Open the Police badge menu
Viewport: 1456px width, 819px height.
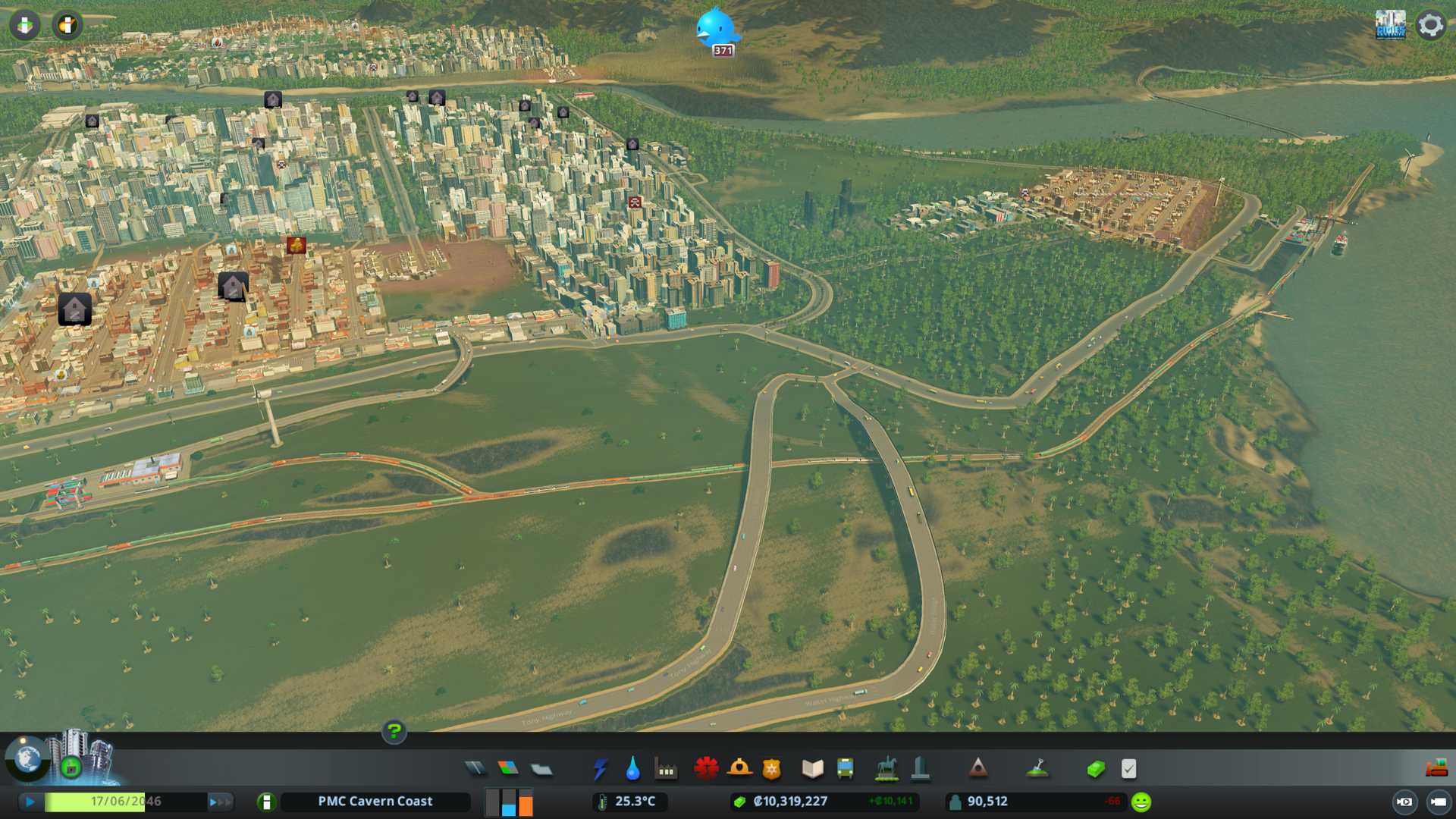(771, 769)
